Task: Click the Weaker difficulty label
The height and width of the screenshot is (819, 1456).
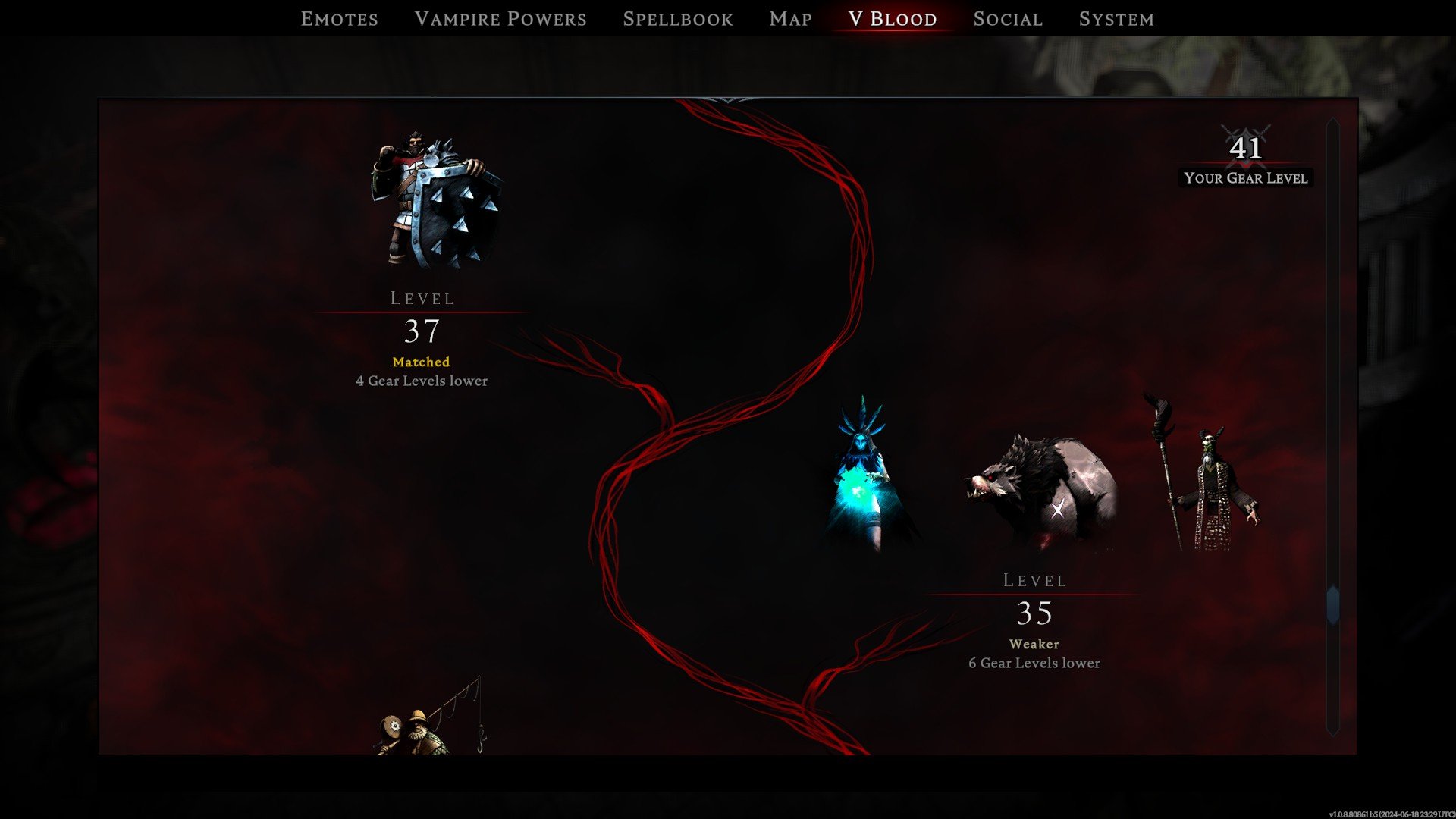Action: [x=1034, y=644]
